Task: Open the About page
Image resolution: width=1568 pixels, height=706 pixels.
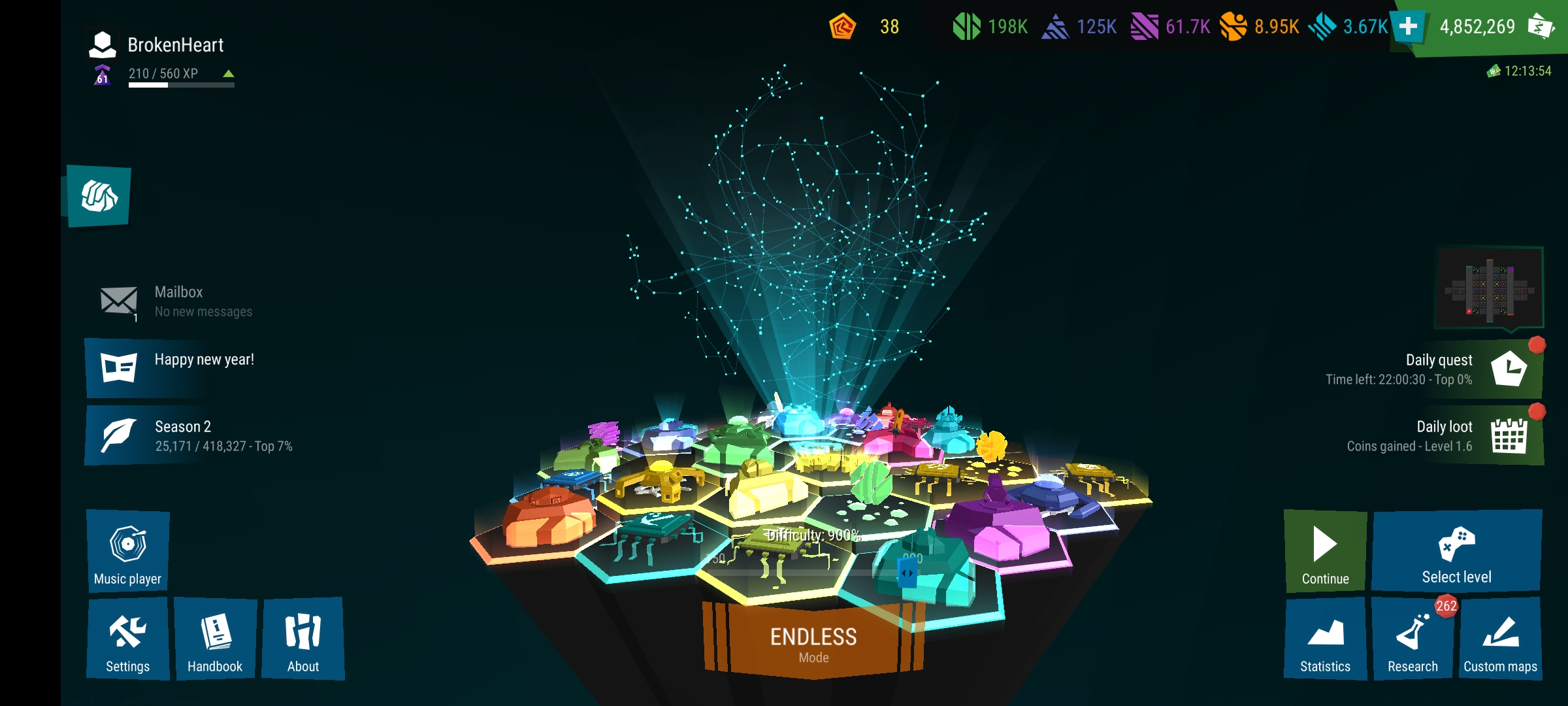Action: (303, 639)
